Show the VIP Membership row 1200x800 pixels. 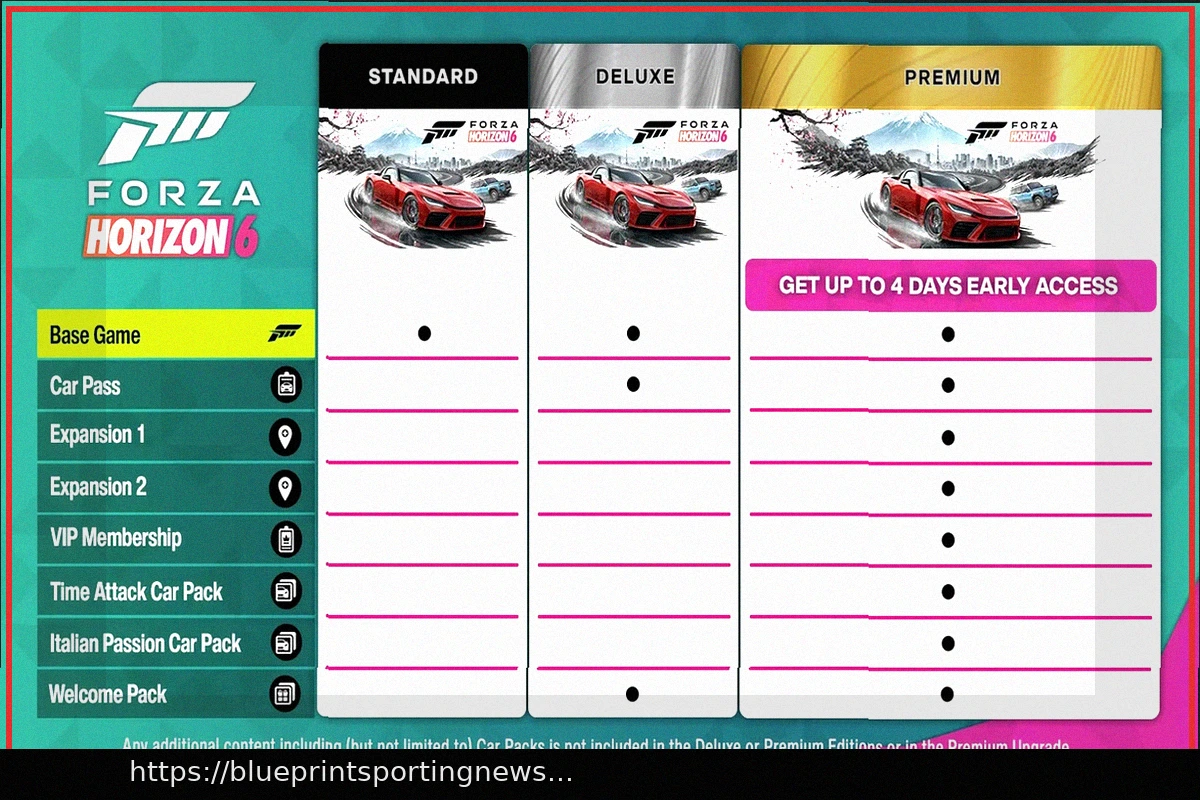pyautogui.click(x=175, y=539)
